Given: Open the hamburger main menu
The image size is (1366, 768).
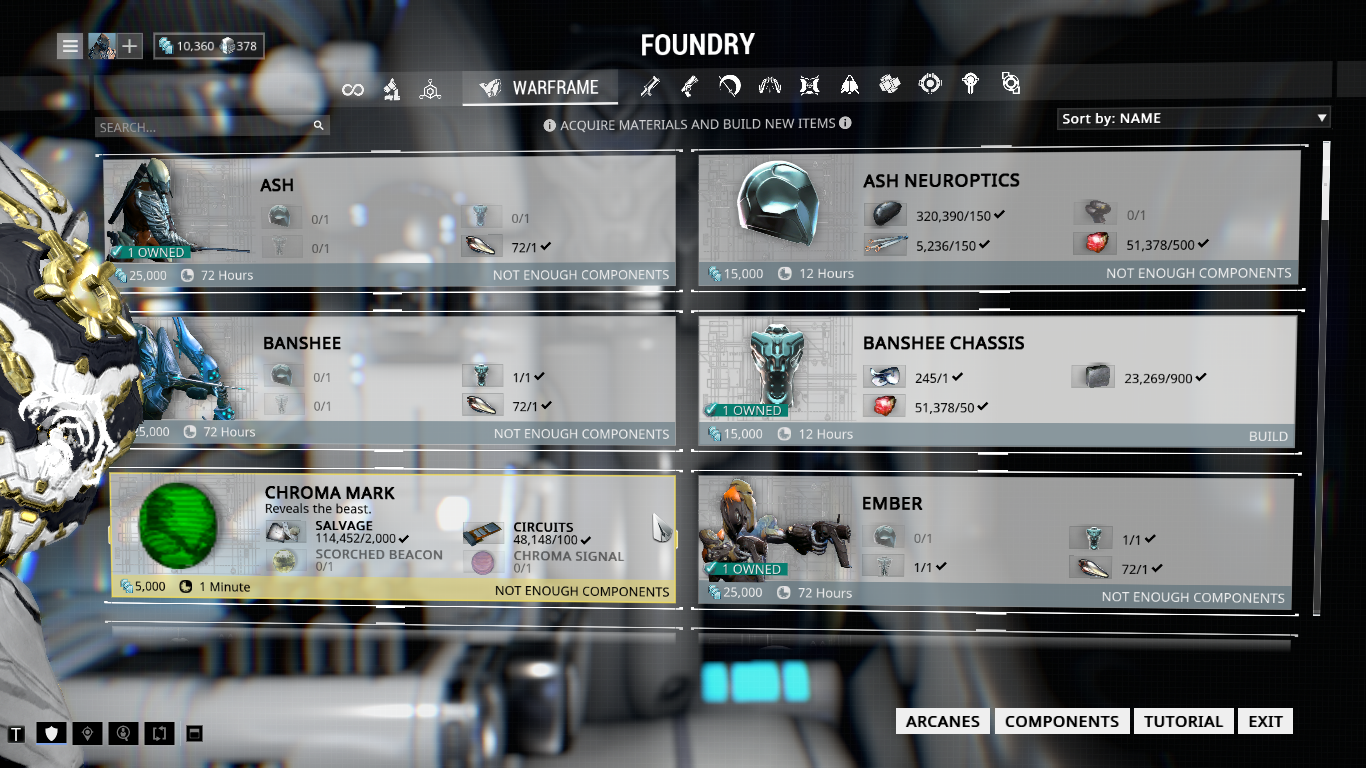Looking at the screenshot, I should (70, 46).
